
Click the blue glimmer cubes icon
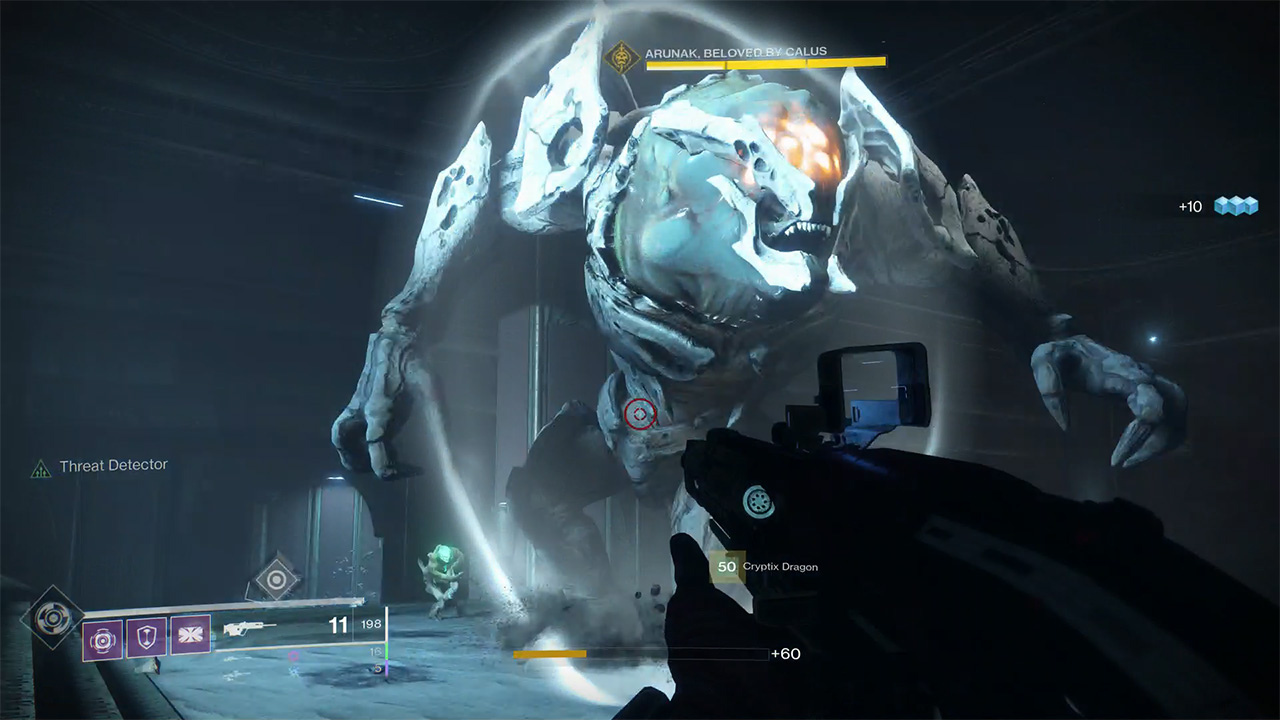point(1235,206)
